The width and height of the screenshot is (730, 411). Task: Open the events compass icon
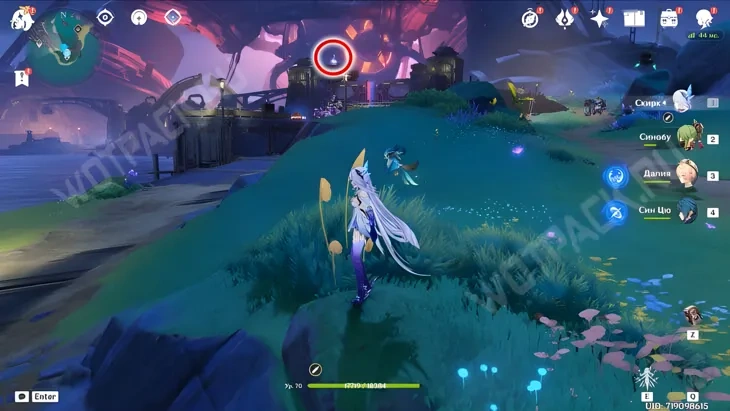[530, 18]
